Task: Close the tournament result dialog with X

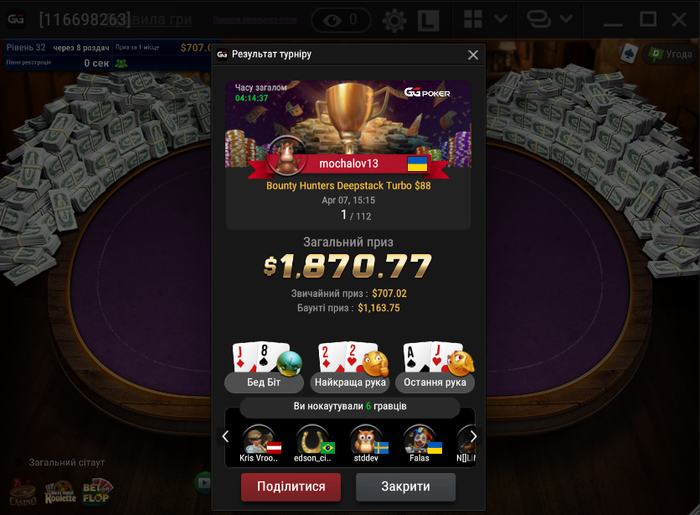Action: click(x=473, y=55)
